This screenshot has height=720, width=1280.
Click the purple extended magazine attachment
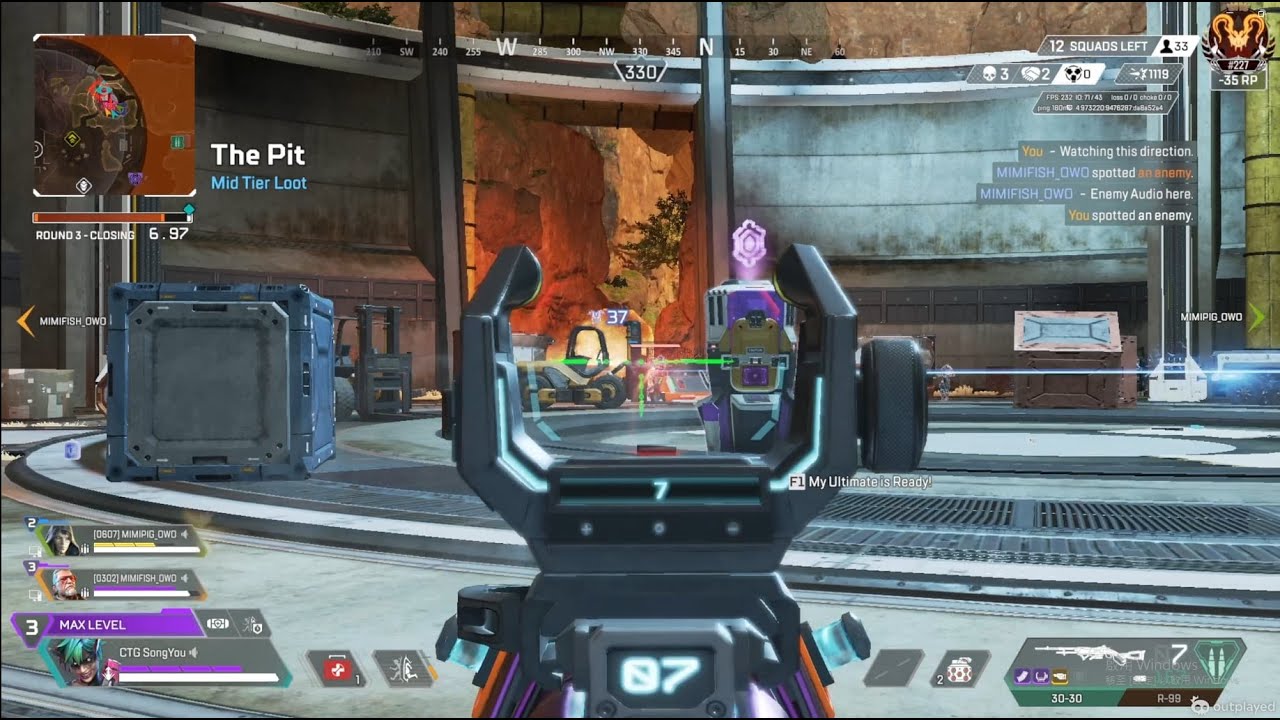(1022, 677)
